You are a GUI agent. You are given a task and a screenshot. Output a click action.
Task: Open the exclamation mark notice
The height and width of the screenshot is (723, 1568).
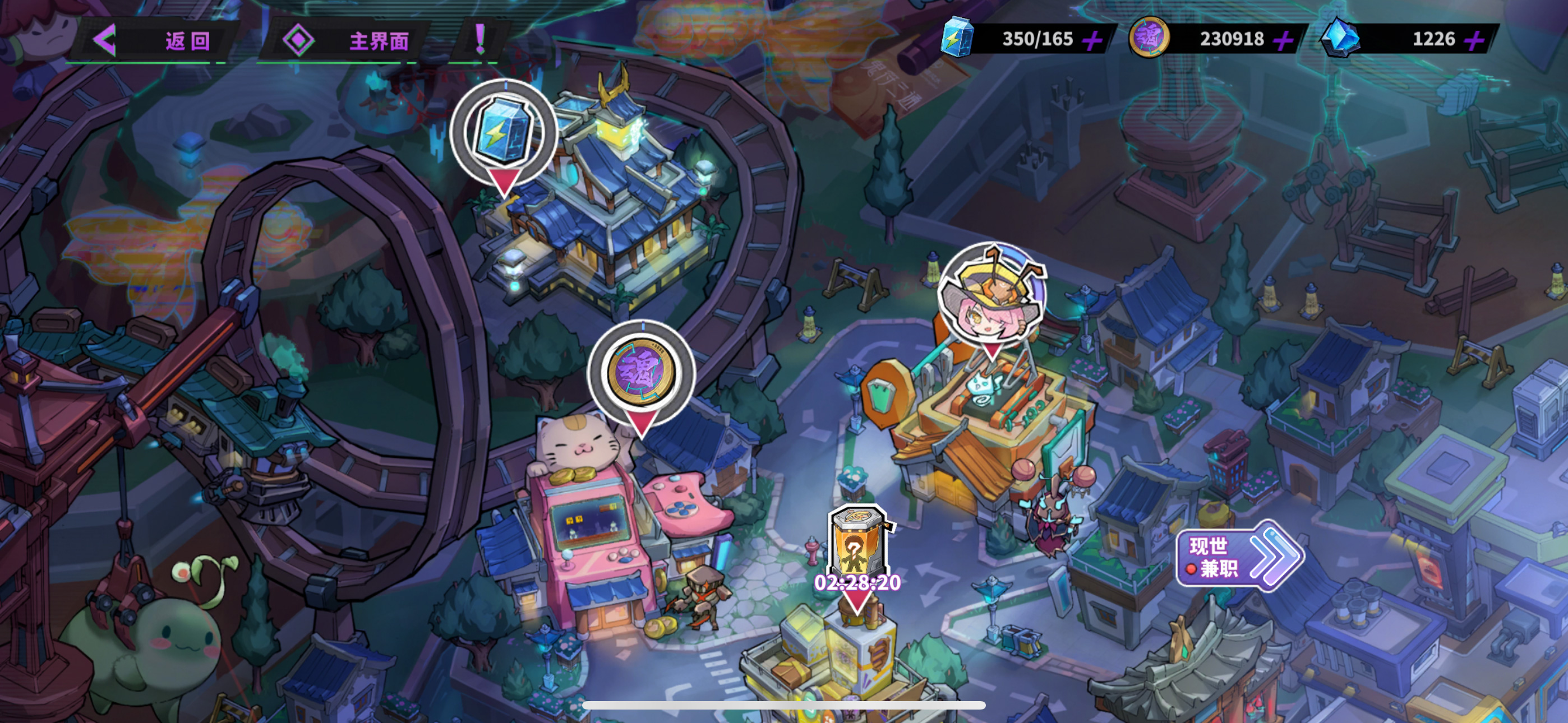[x=480, y=40]
